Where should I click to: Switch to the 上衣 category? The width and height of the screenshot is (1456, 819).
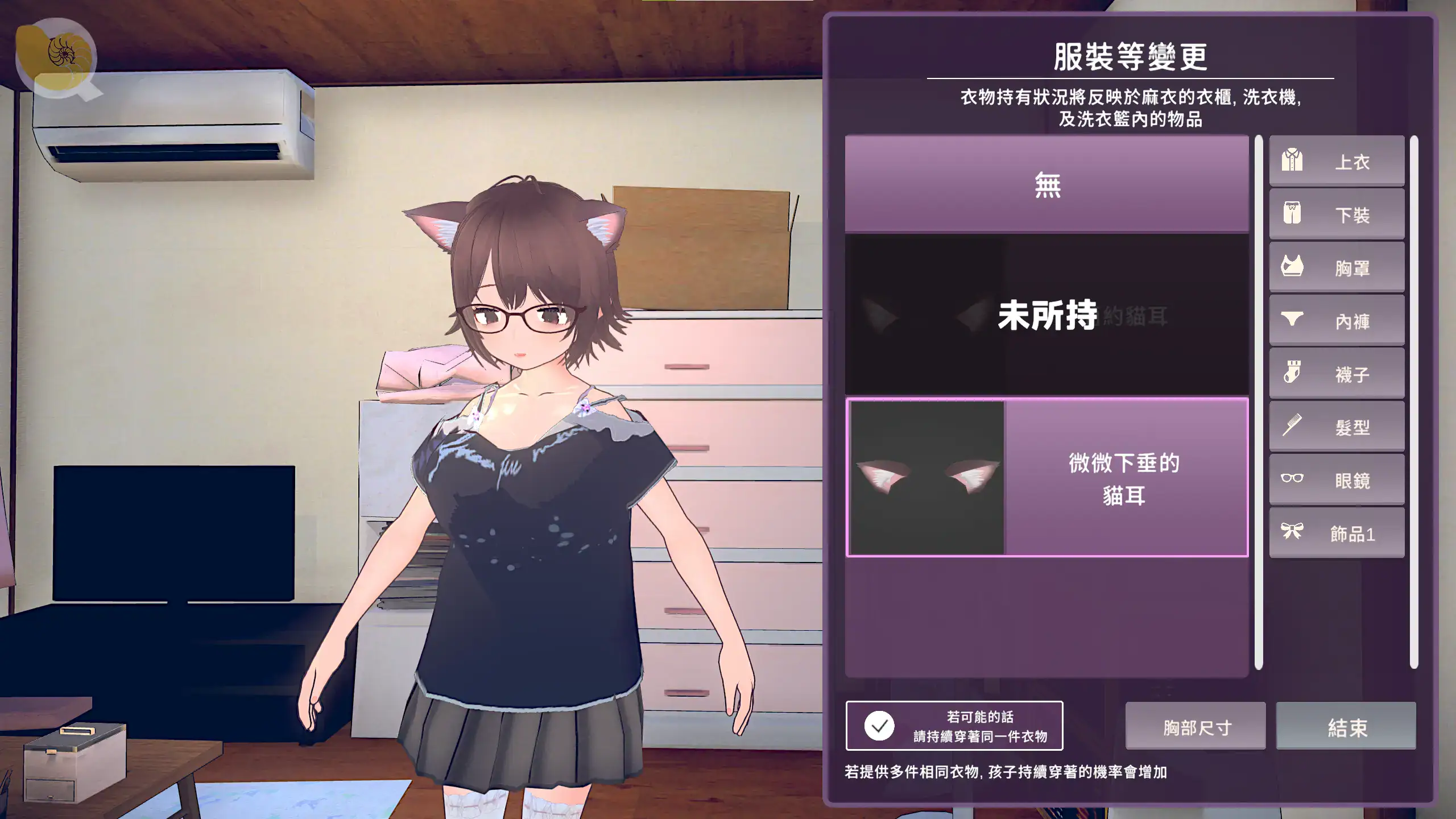coord(1337,162)
